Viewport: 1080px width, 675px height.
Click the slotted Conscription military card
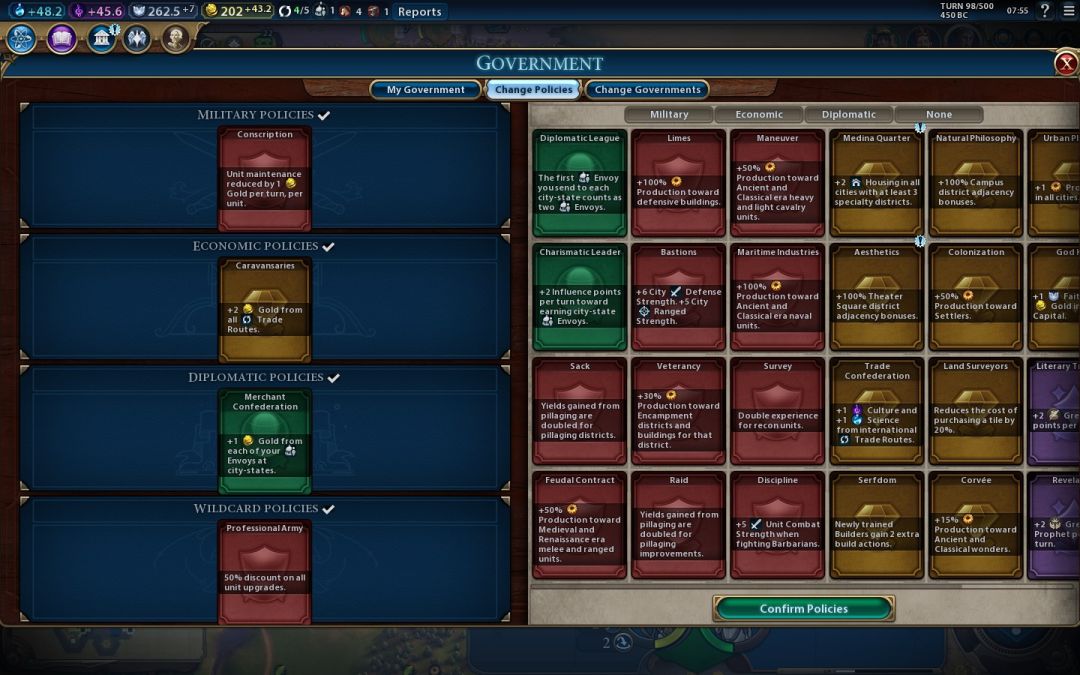click(x=265, y=178)
